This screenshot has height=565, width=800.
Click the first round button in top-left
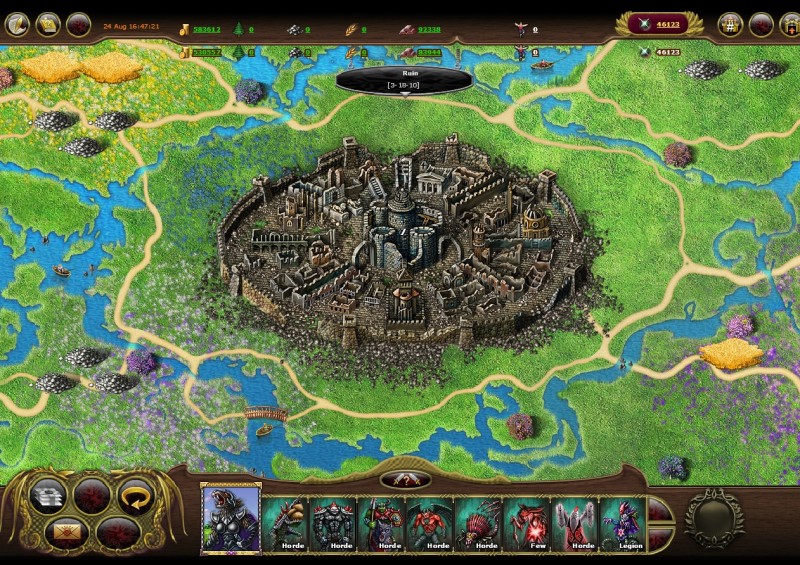(16, 24)
